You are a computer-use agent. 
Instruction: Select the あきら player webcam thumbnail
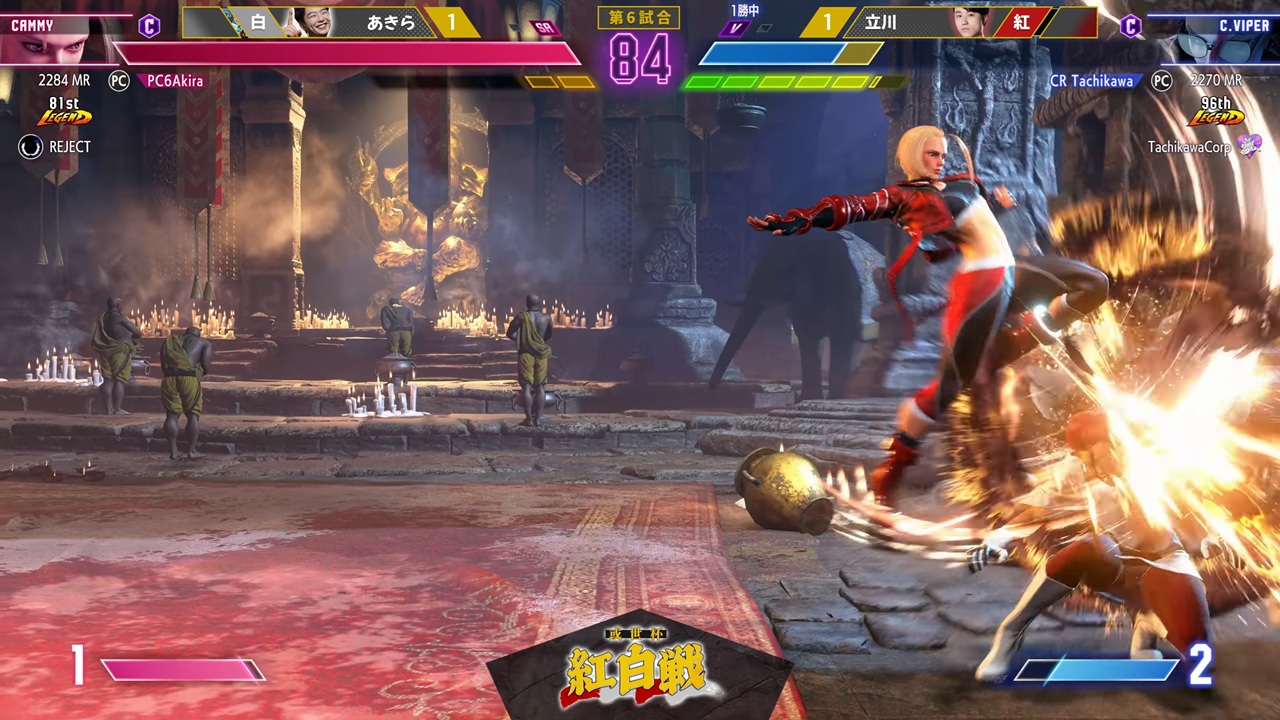tap(314, 22)
